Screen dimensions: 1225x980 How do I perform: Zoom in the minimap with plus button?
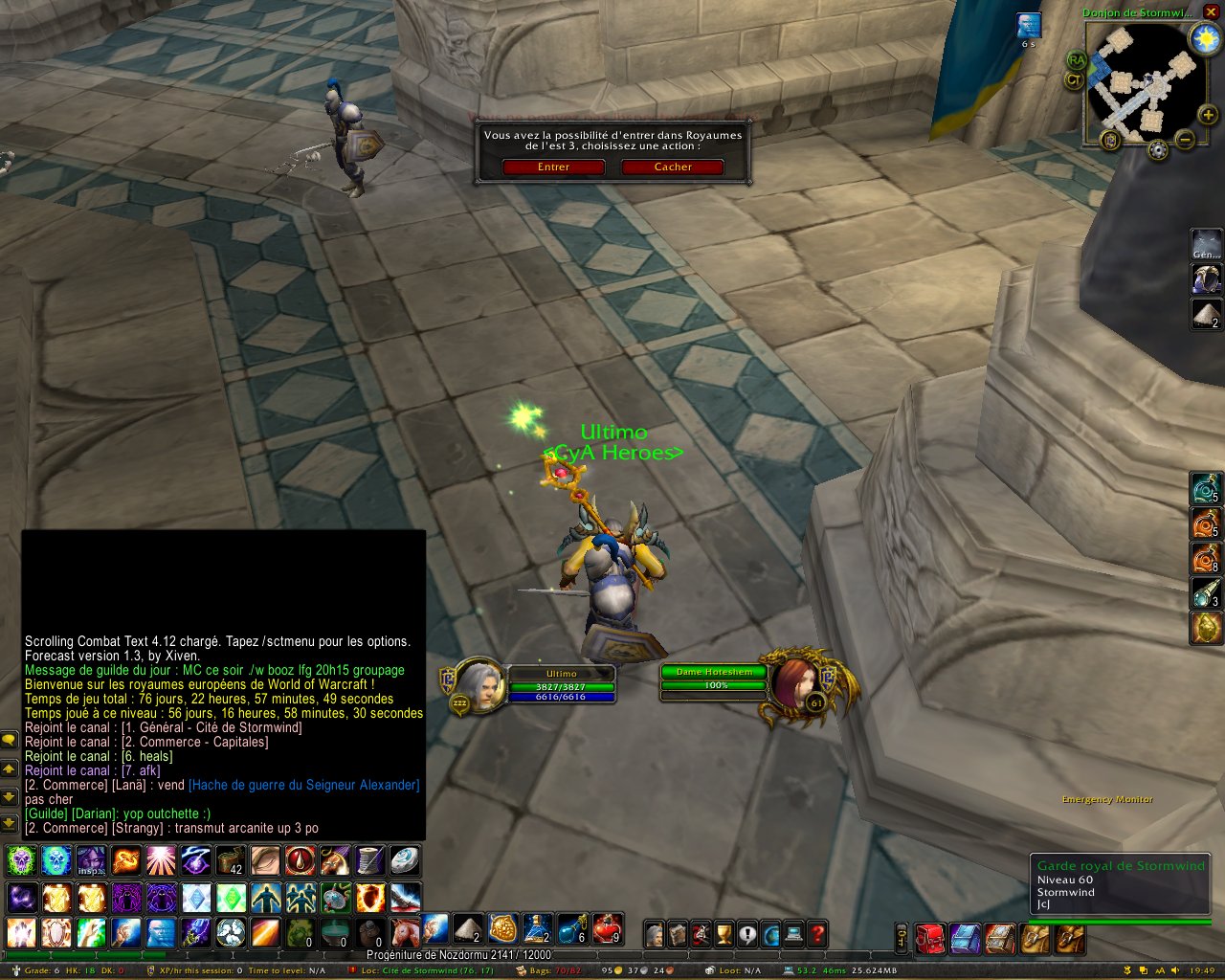[x=1209, y=115]
